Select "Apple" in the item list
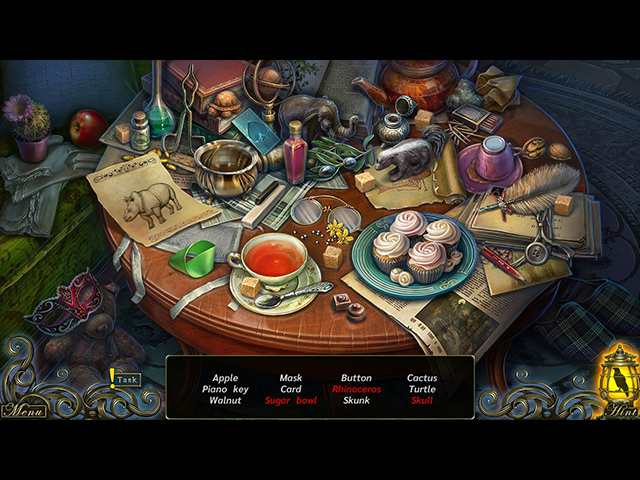The width and height of the screenshot is (640, 480). (x=226, y=378)
